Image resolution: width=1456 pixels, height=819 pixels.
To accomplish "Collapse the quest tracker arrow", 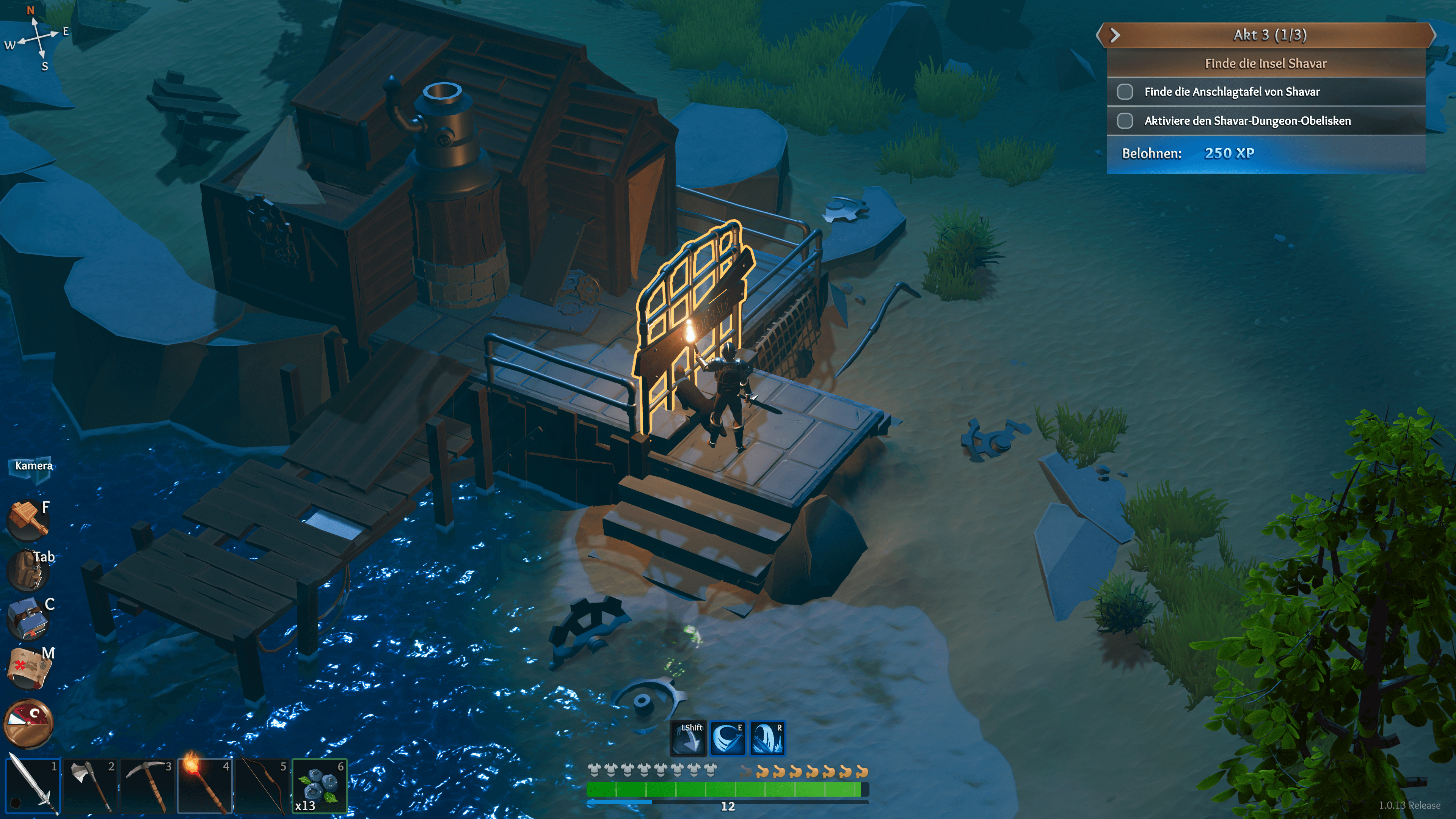I will tap(1115, 35).
